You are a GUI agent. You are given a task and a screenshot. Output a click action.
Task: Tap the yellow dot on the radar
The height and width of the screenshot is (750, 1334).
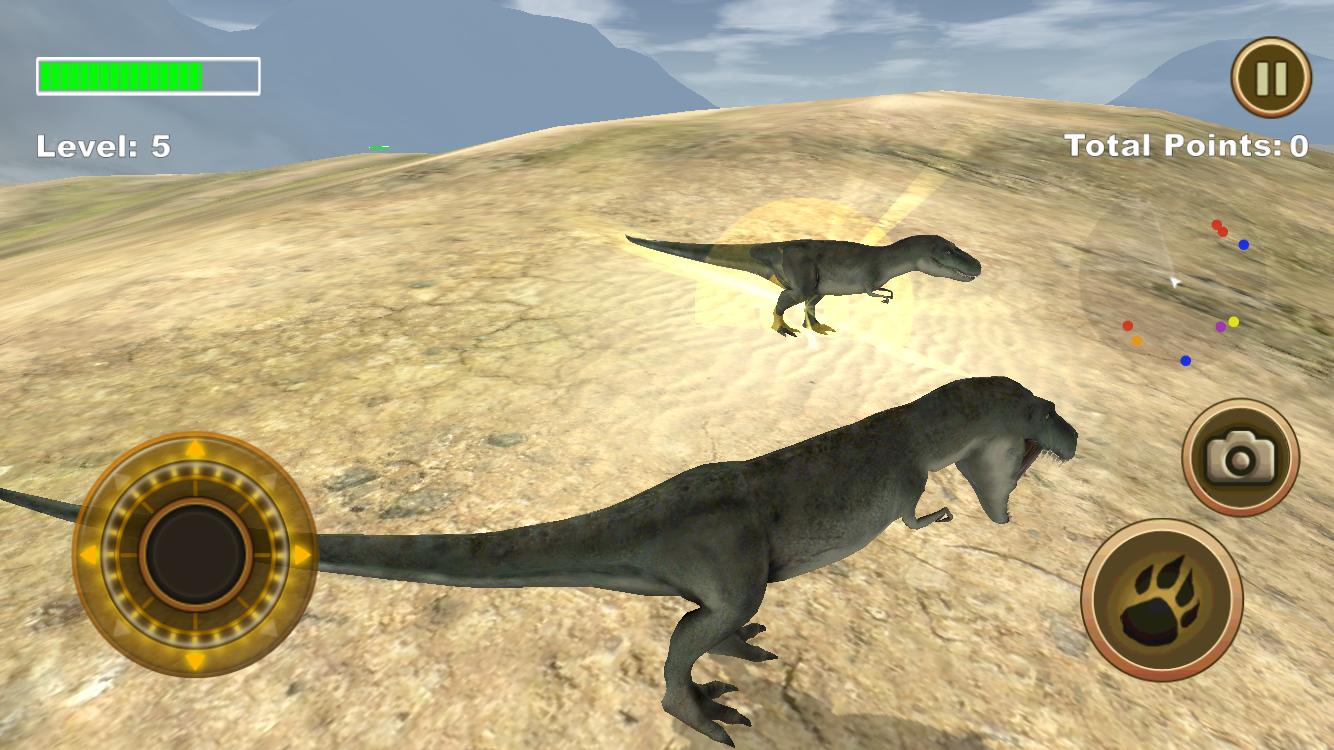(x=1234, y=321)
